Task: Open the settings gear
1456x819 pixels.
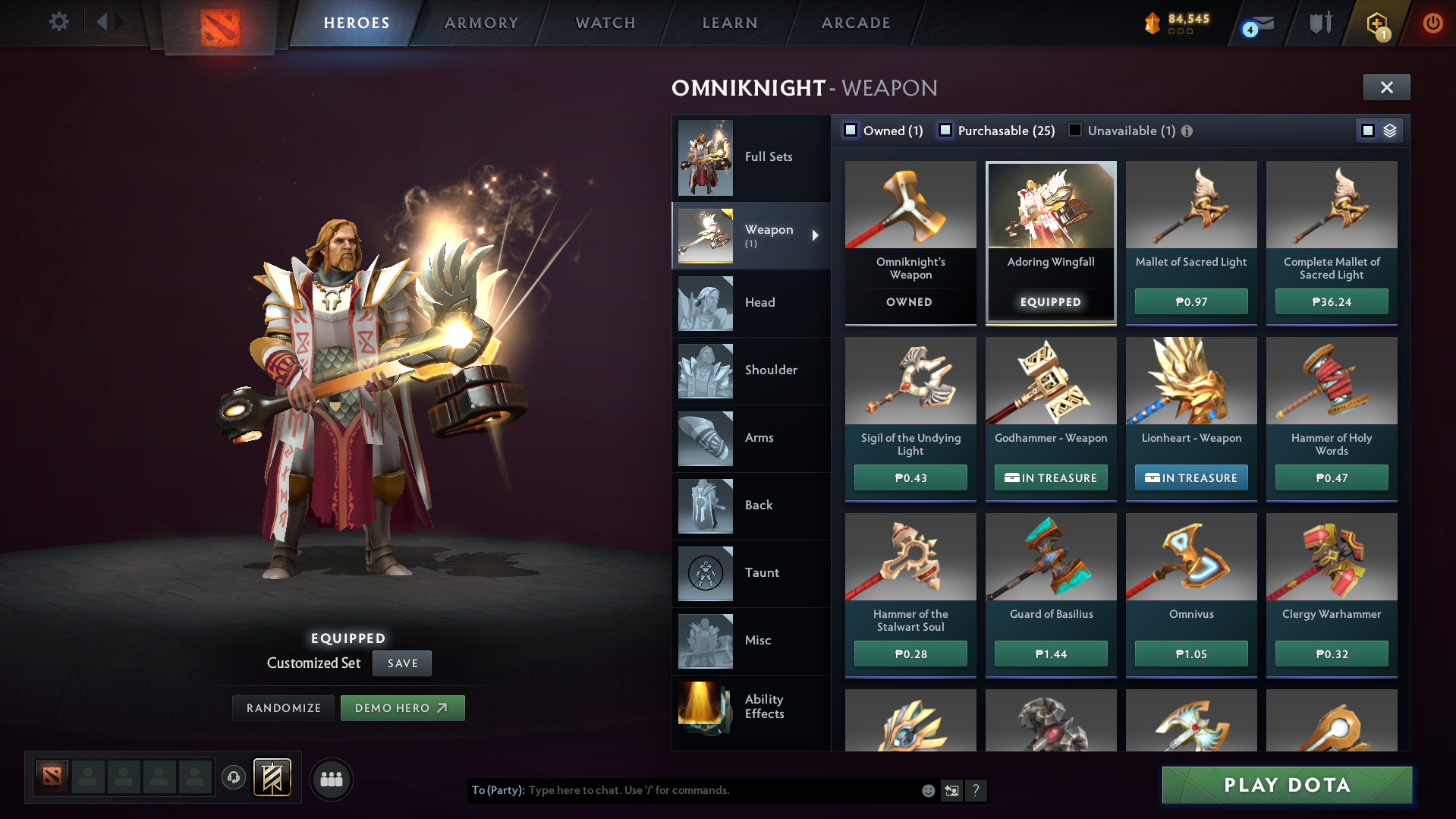Action: (58, 22)
